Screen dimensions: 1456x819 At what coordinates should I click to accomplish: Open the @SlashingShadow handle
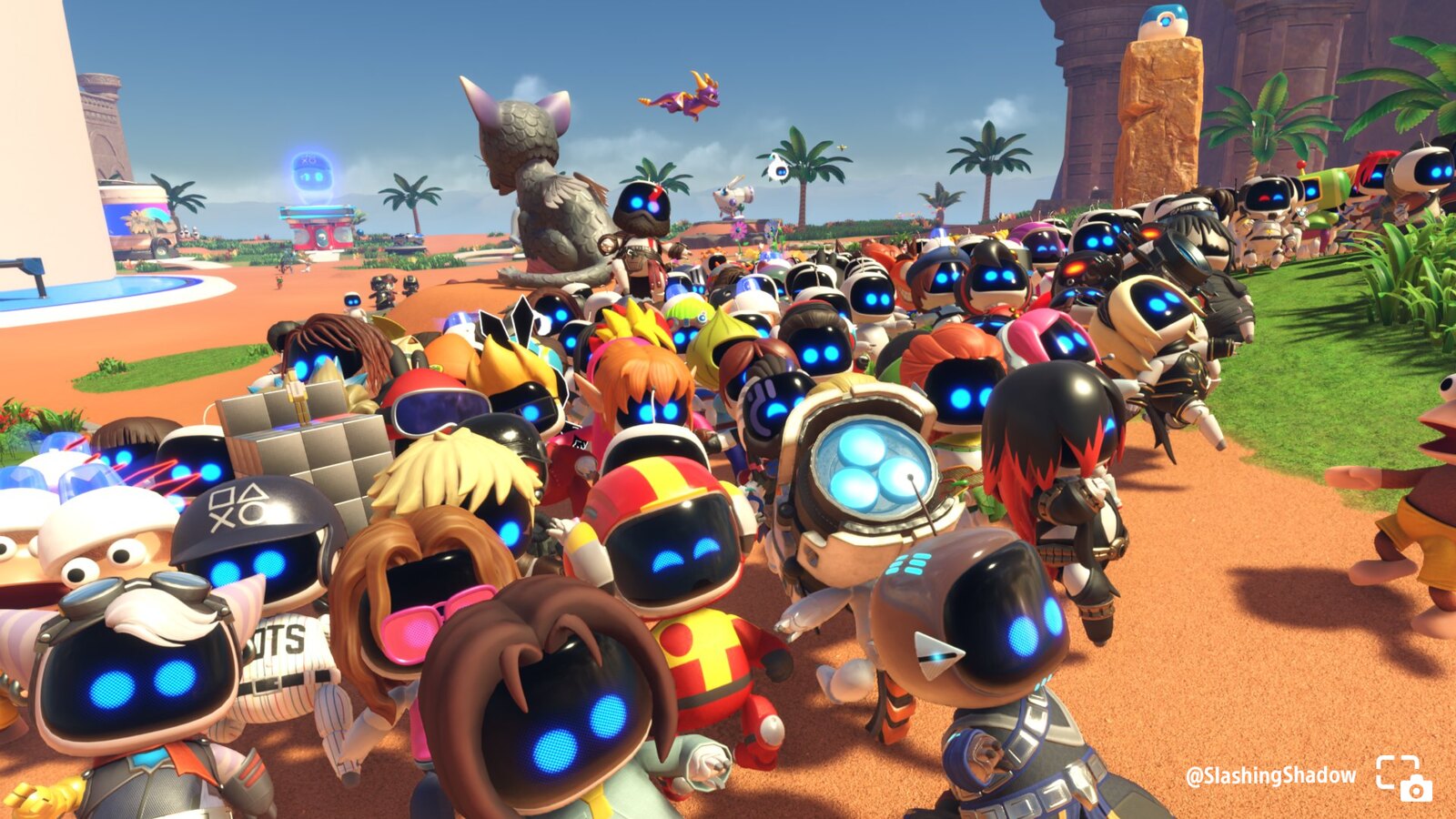(1270, 776)
